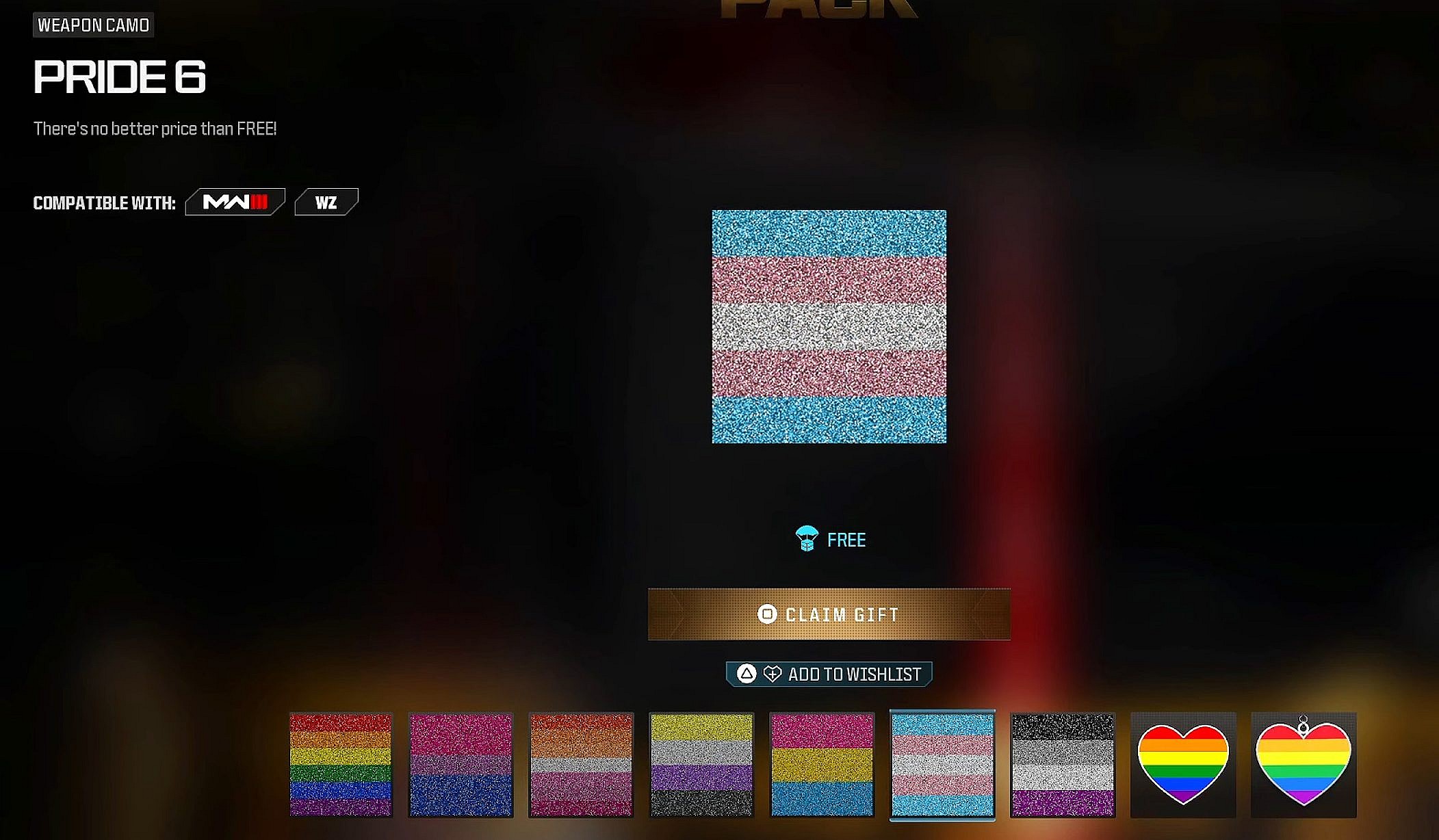1439x840 pixels.
Task: Click the WEAPON CAMO label
Action: [93, 25]
